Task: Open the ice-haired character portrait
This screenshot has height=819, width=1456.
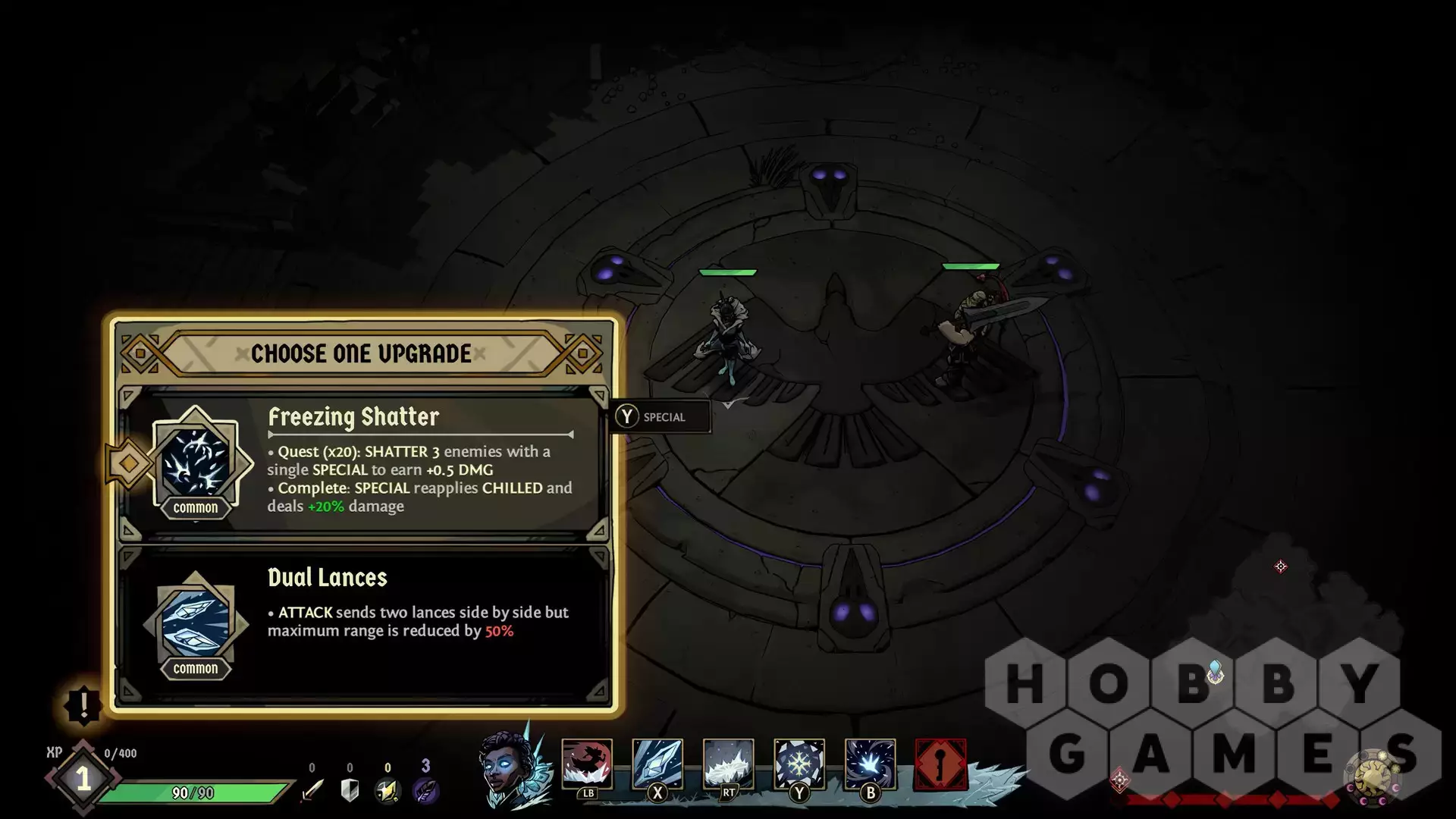Action: point(510,766)
